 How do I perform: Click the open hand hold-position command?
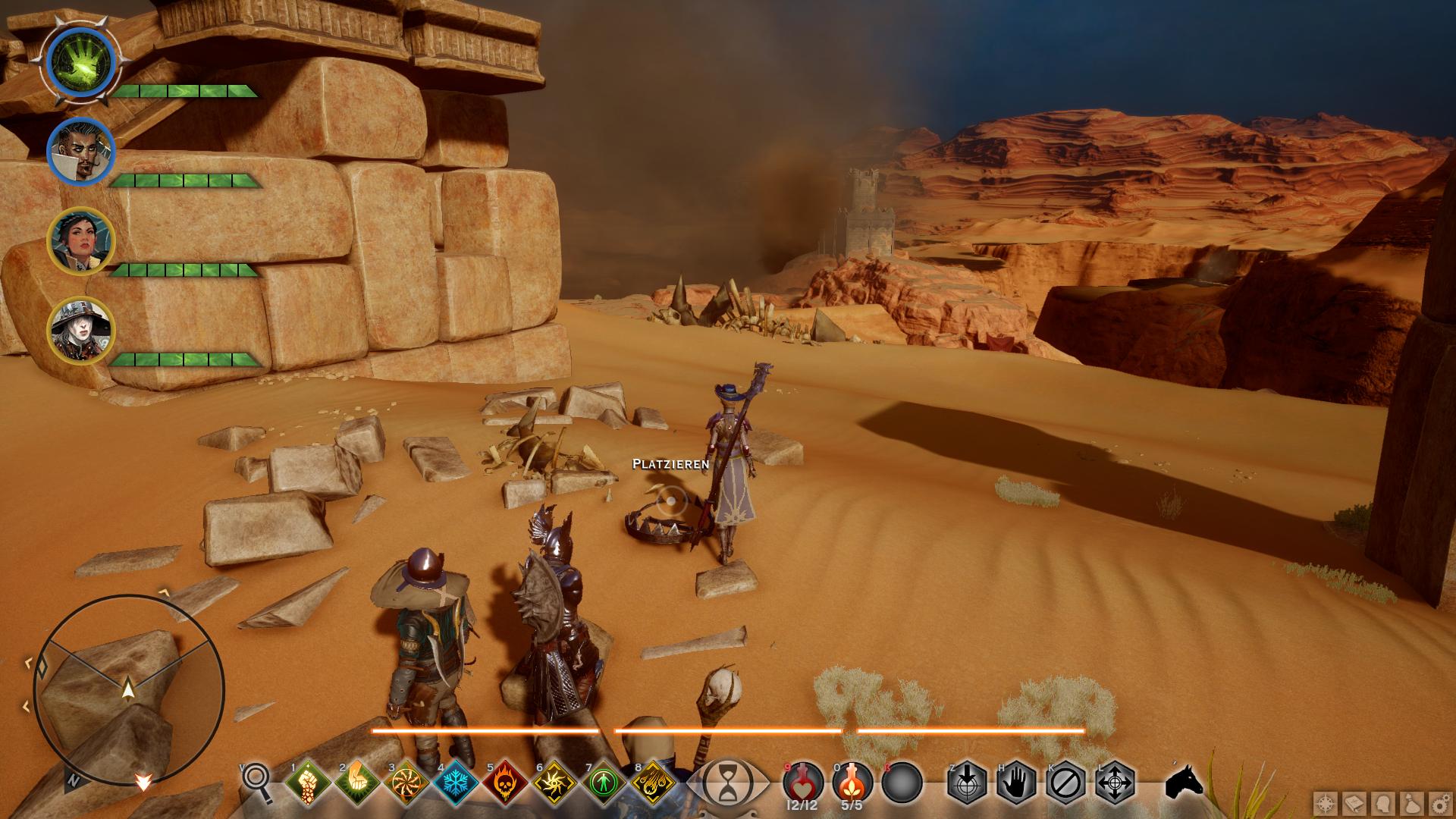pyautogui.click(x=1016, y=782)
